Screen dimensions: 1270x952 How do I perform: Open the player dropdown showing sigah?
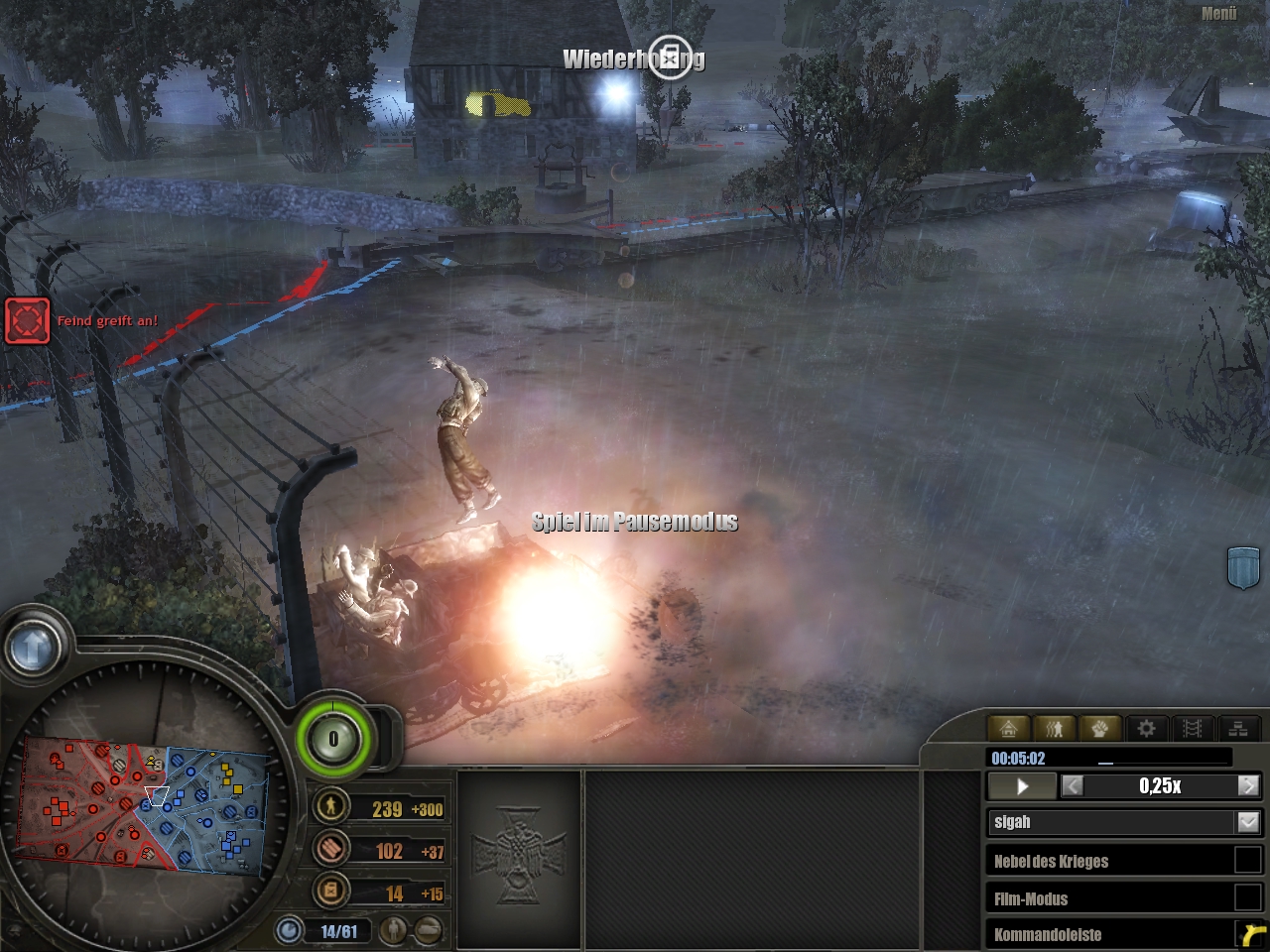pyautogui.click(x=1248, y=822)
